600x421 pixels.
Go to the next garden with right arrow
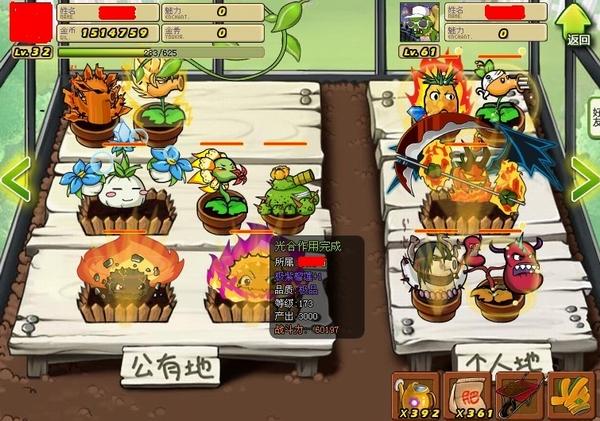[x=585, y=178]
